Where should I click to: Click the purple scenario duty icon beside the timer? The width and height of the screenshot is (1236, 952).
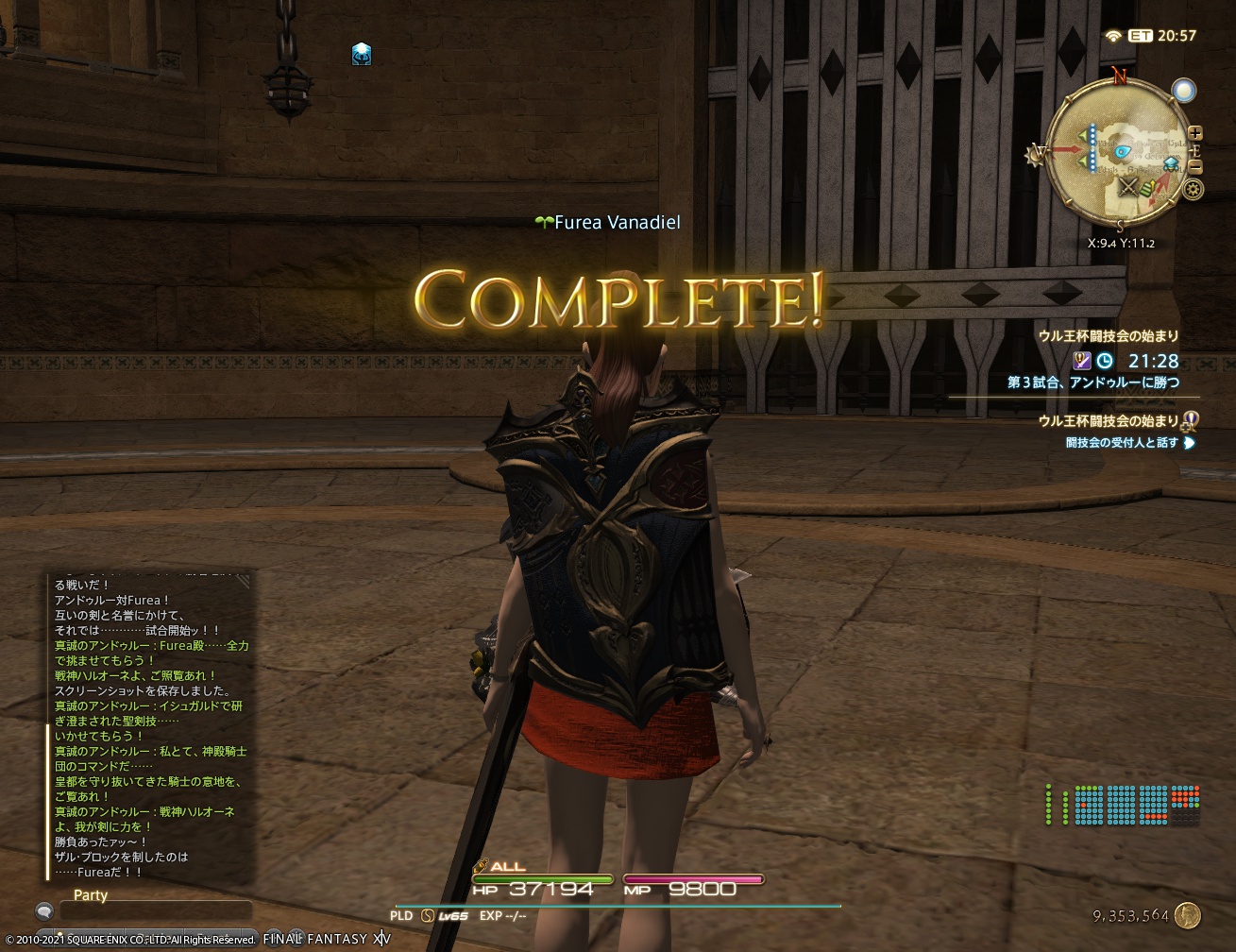point(1082,361)
